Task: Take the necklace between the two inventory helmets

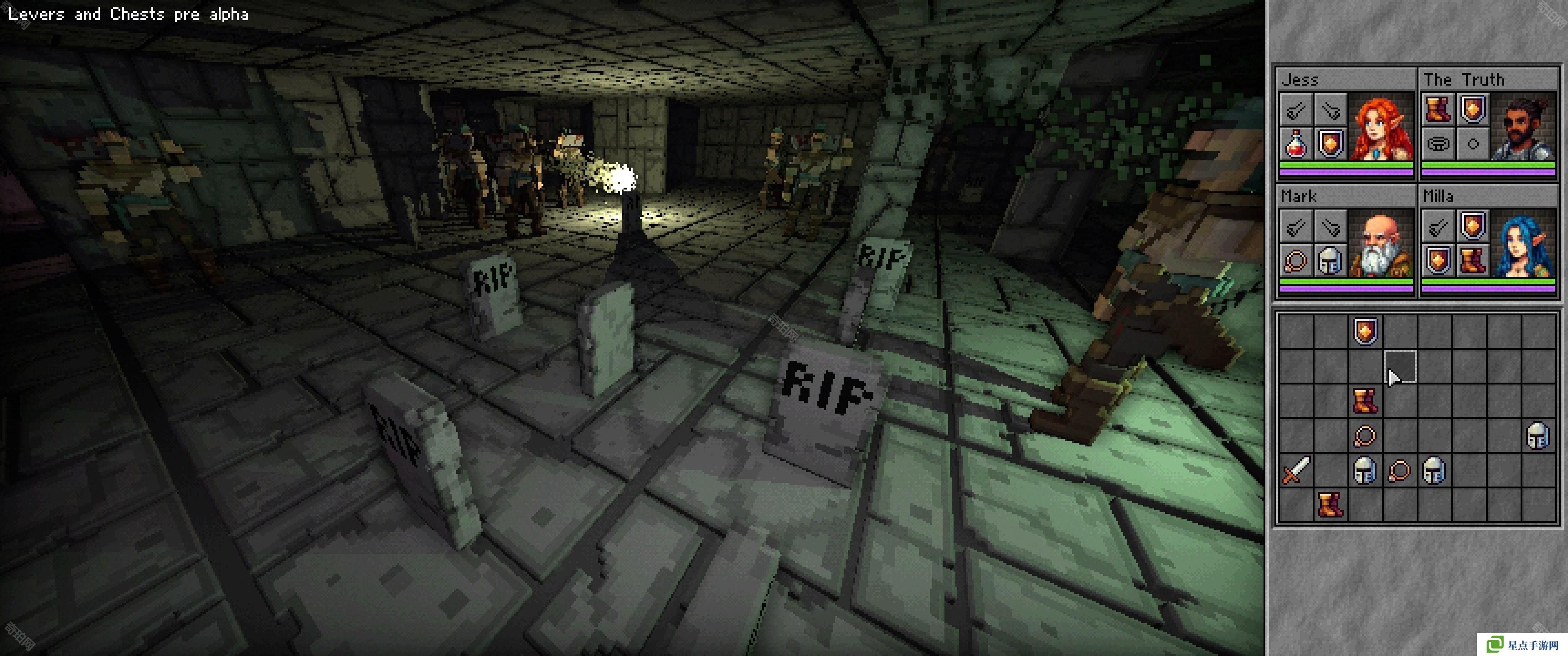Action: click(x=1399, y=471)
